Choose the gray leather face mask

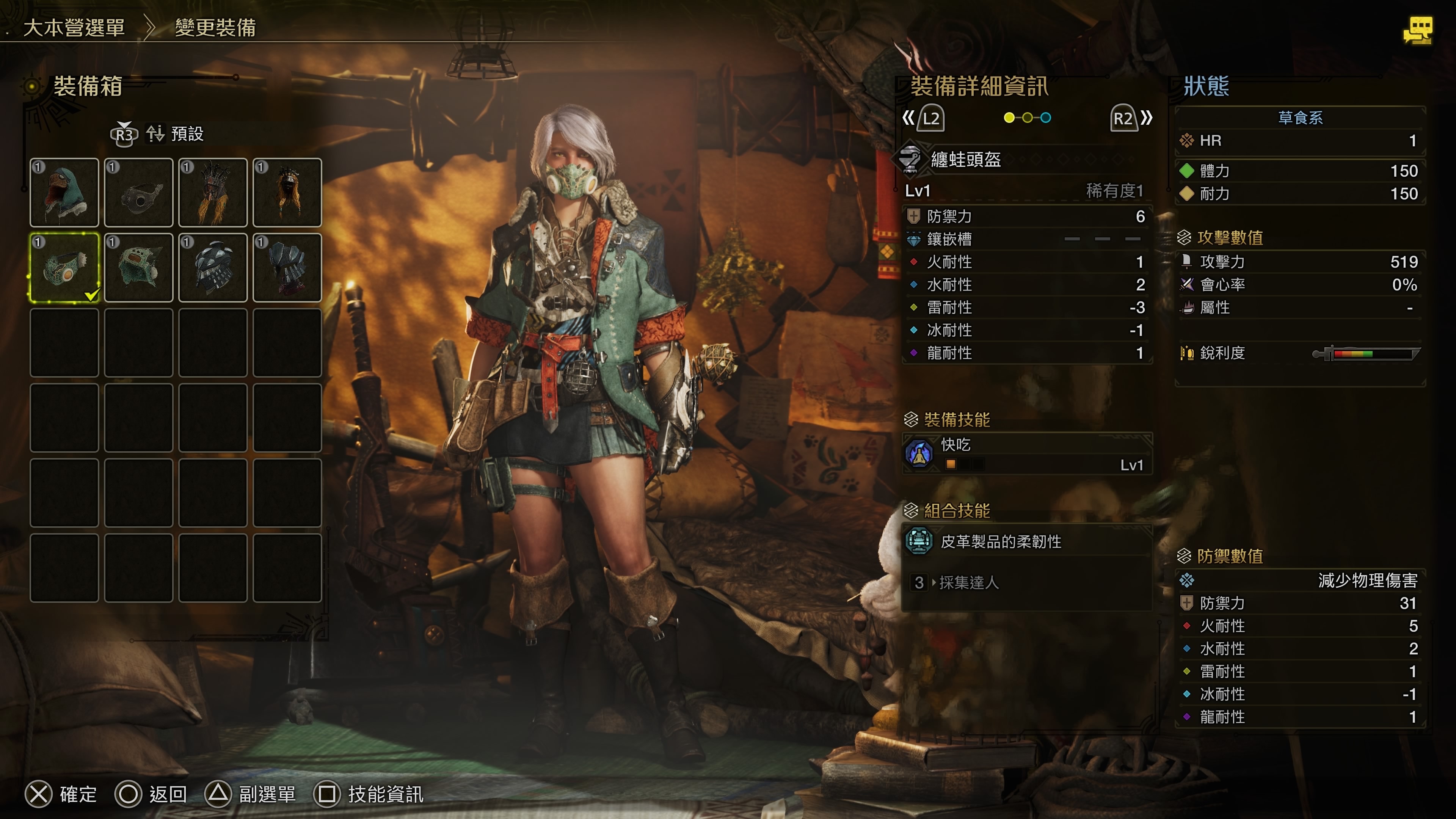click(x=138, y=193)
